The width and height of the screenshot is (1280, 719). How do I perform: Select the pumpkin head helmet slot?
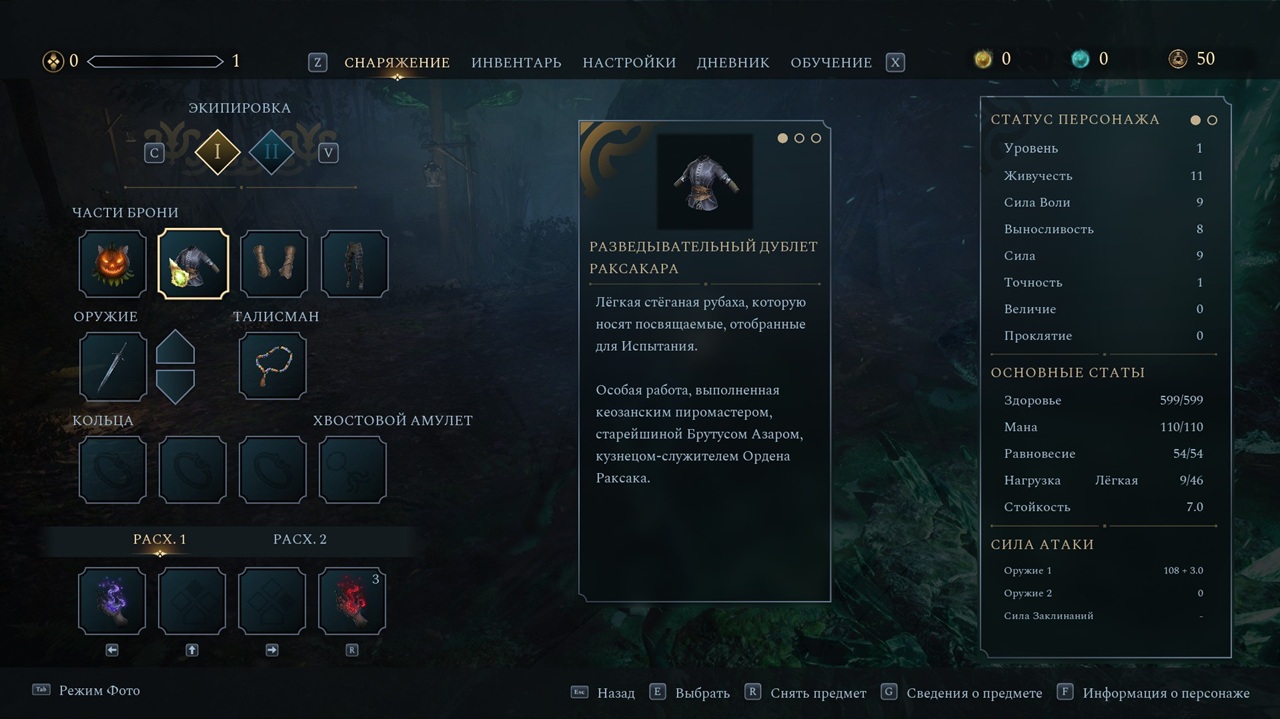113,264
